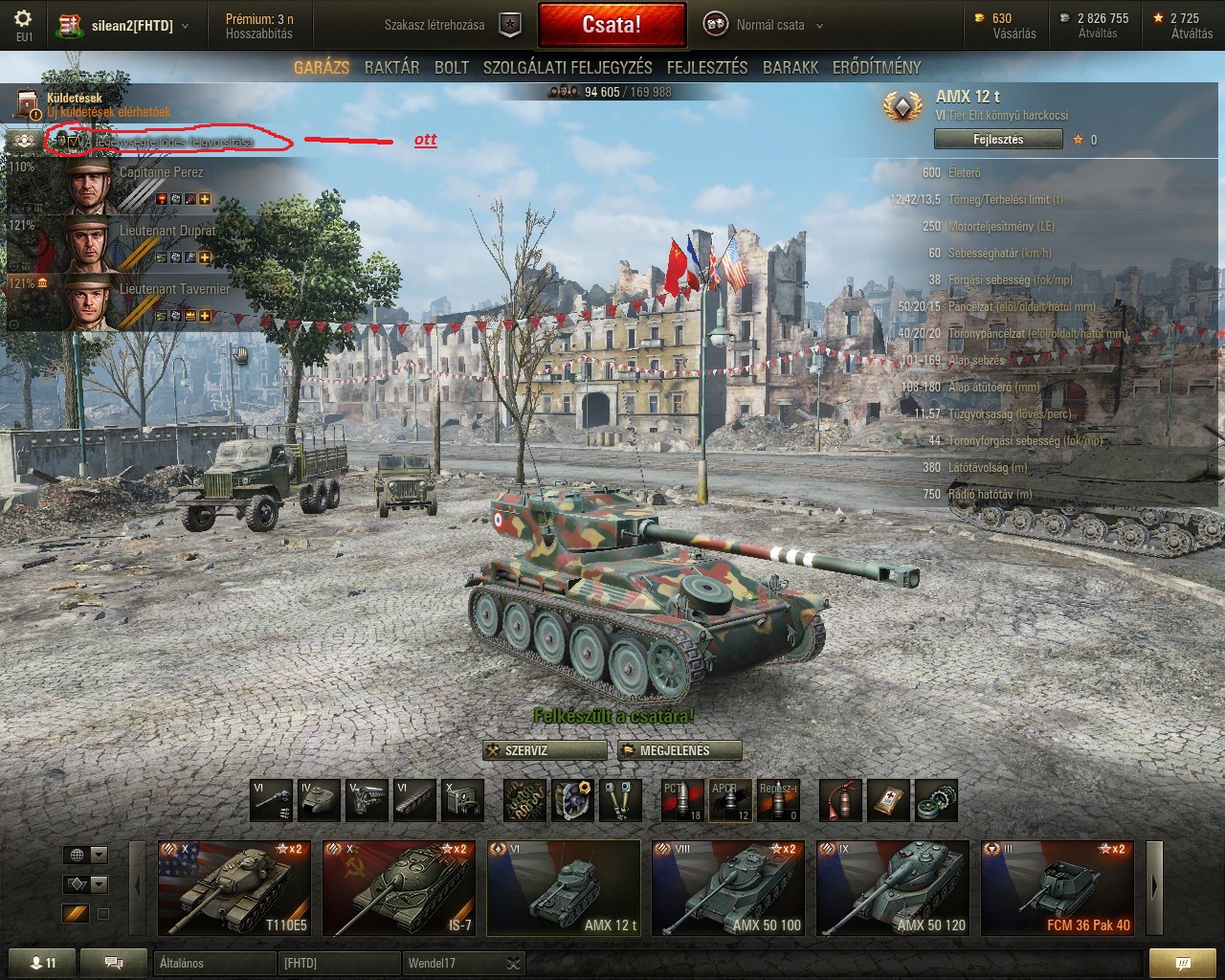Start battle with the red Csata! button
The image size is (1225, 980).
(x=612, y=25)
